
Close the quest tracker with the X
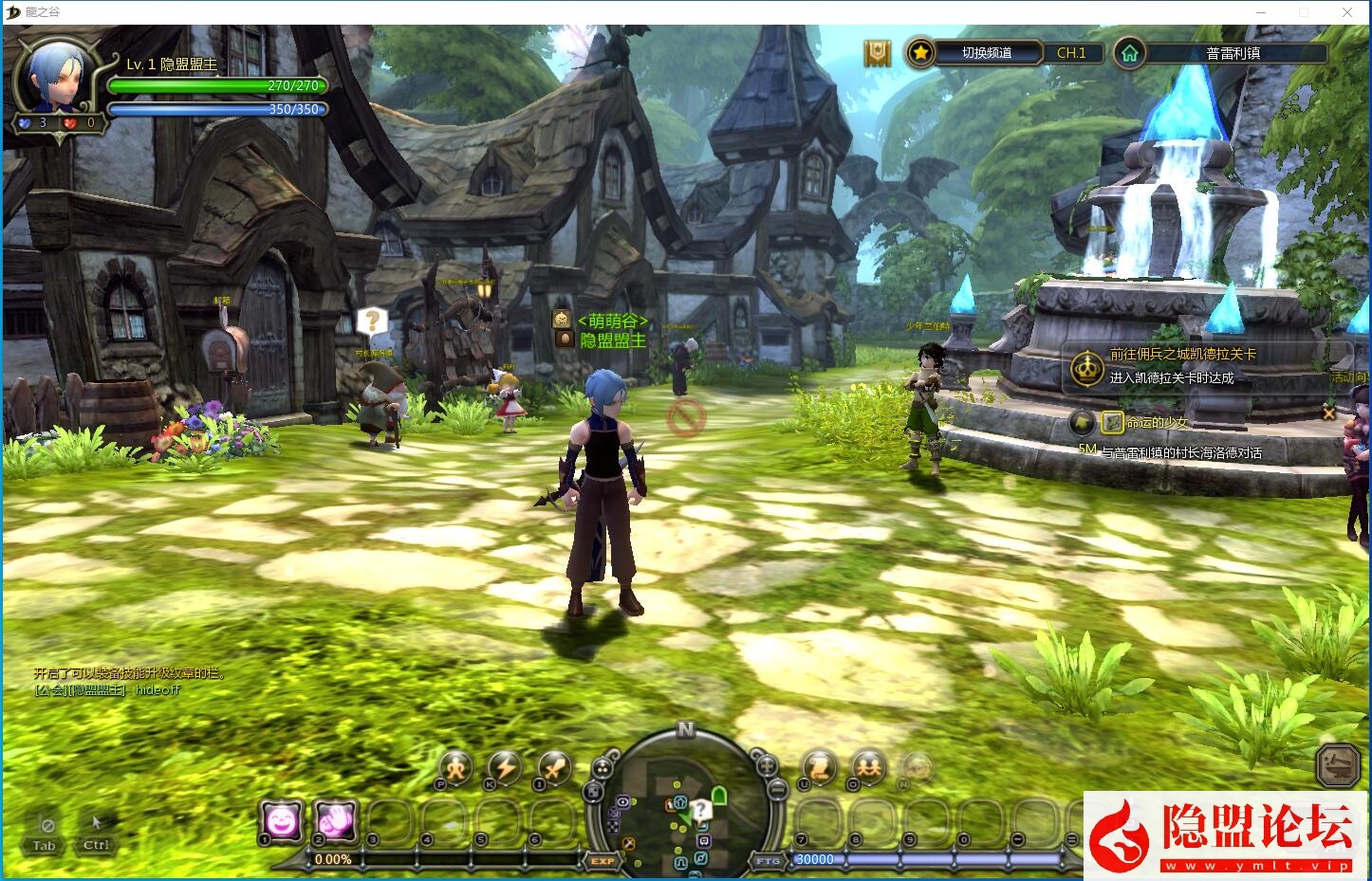1328,413
